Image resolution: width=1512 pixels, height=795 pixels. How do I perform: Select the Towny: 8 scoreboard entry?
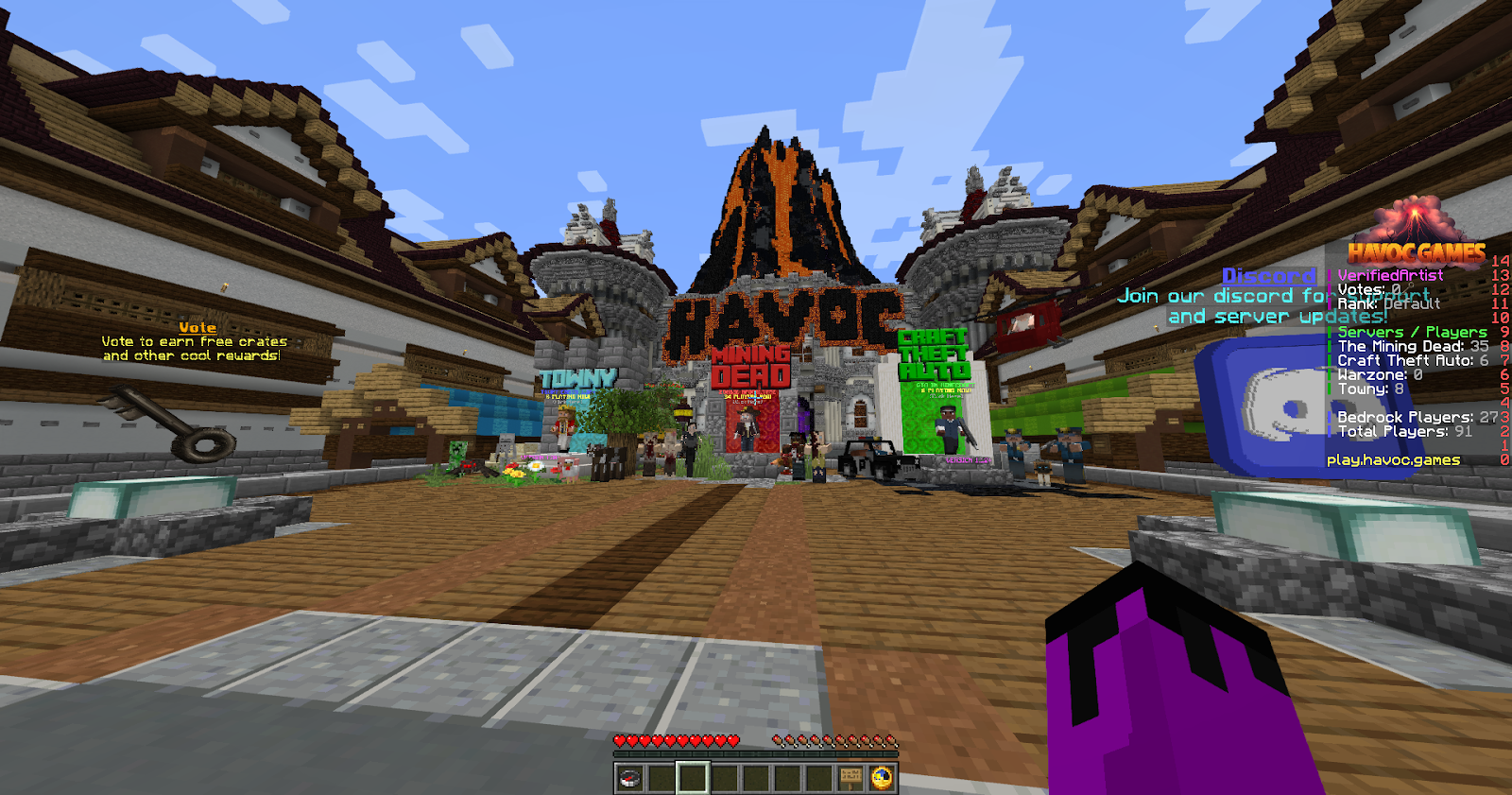click(x=1370, y=388)
